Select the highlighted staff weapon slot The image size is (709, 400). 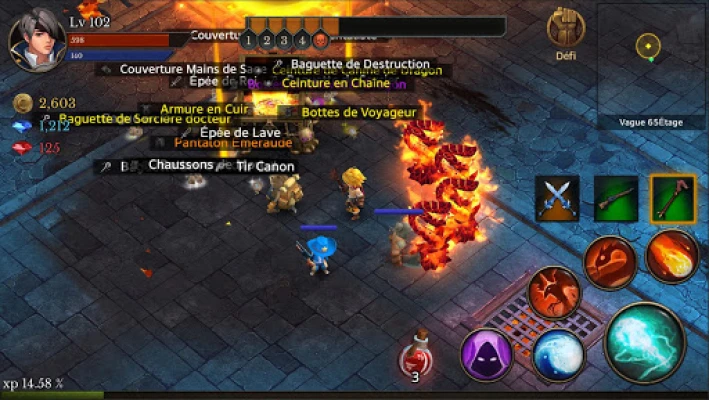[673, 197]
